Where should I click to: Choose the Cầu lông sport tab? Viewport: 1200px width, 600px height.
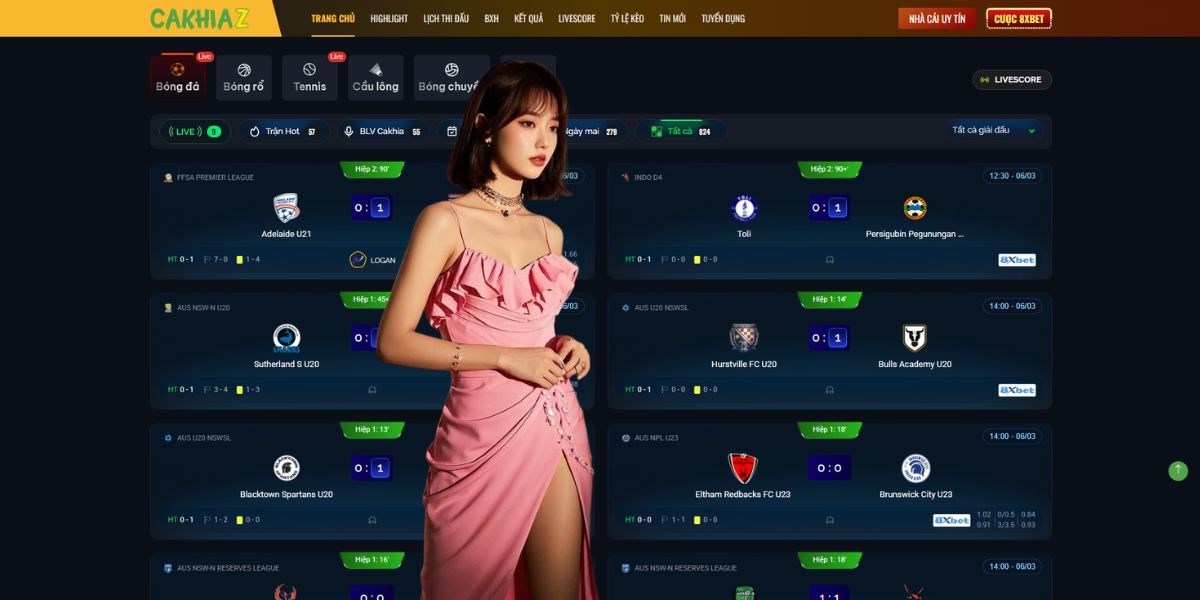(x=375, y=78)
